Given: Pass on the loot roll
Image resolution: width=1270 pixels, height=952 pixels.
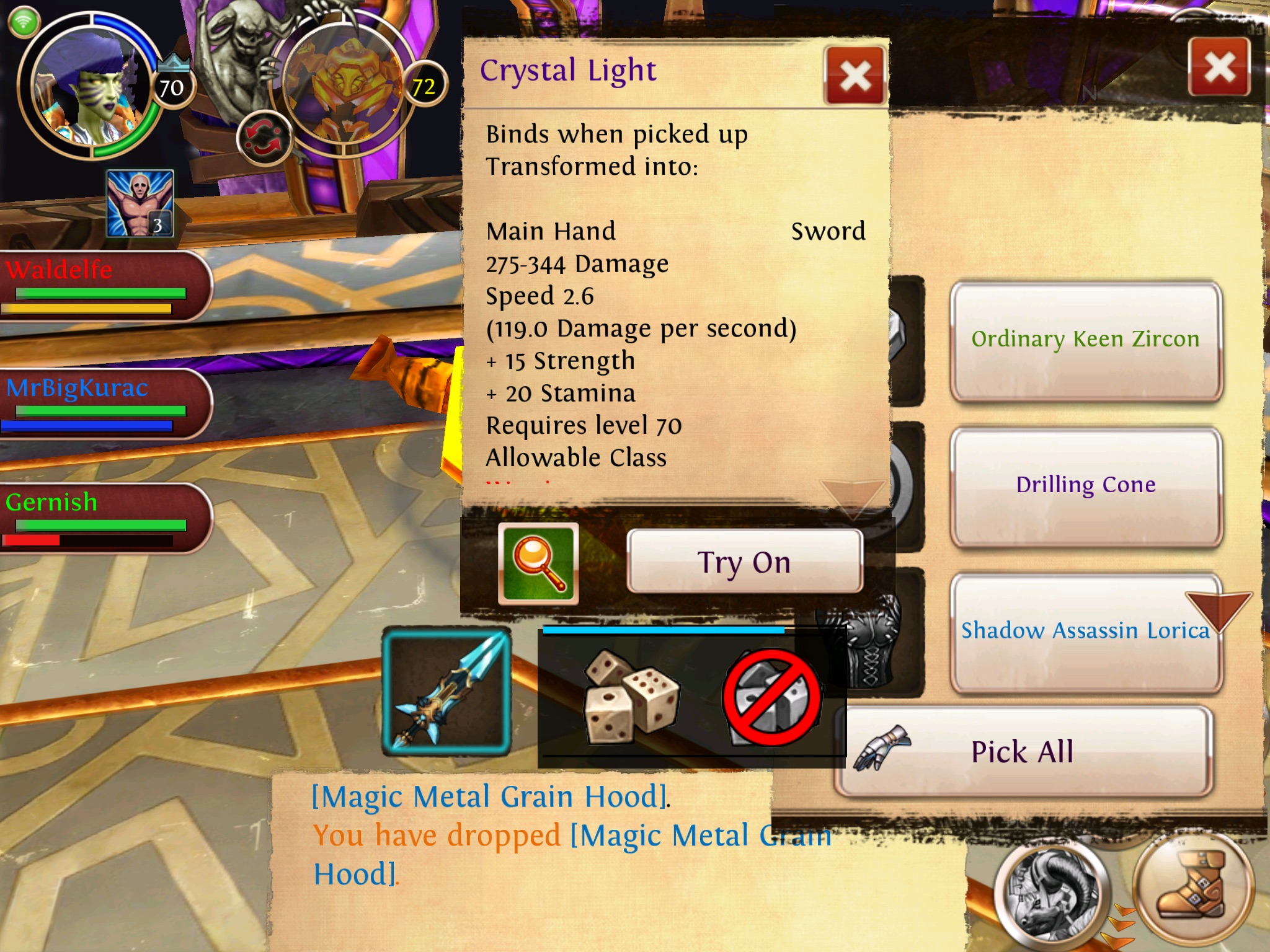Looking at the screenshot, I should (772, 698).
